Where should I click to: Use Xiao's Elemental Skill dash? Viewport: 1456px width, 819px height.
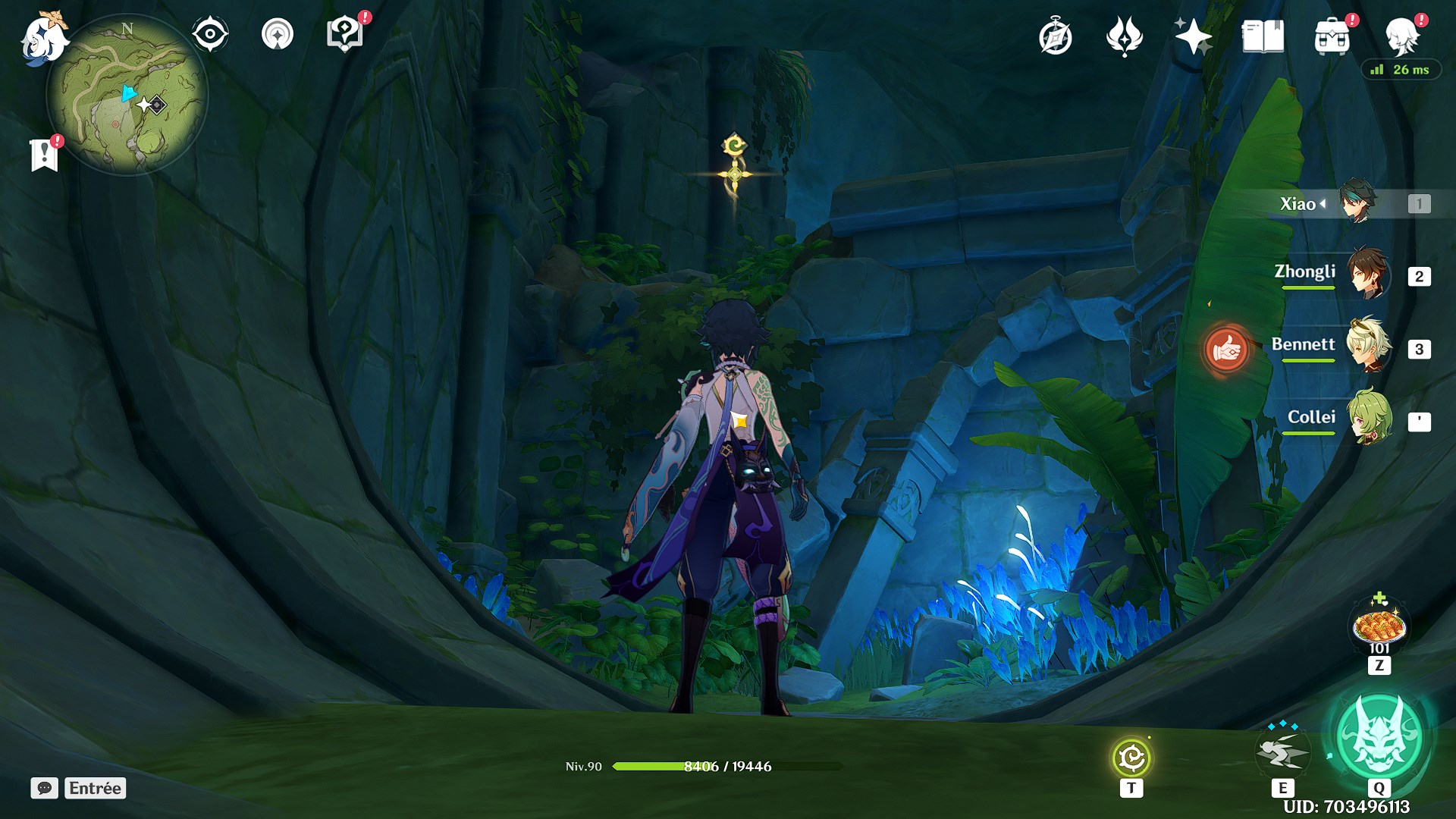(x=1282, y=751)
